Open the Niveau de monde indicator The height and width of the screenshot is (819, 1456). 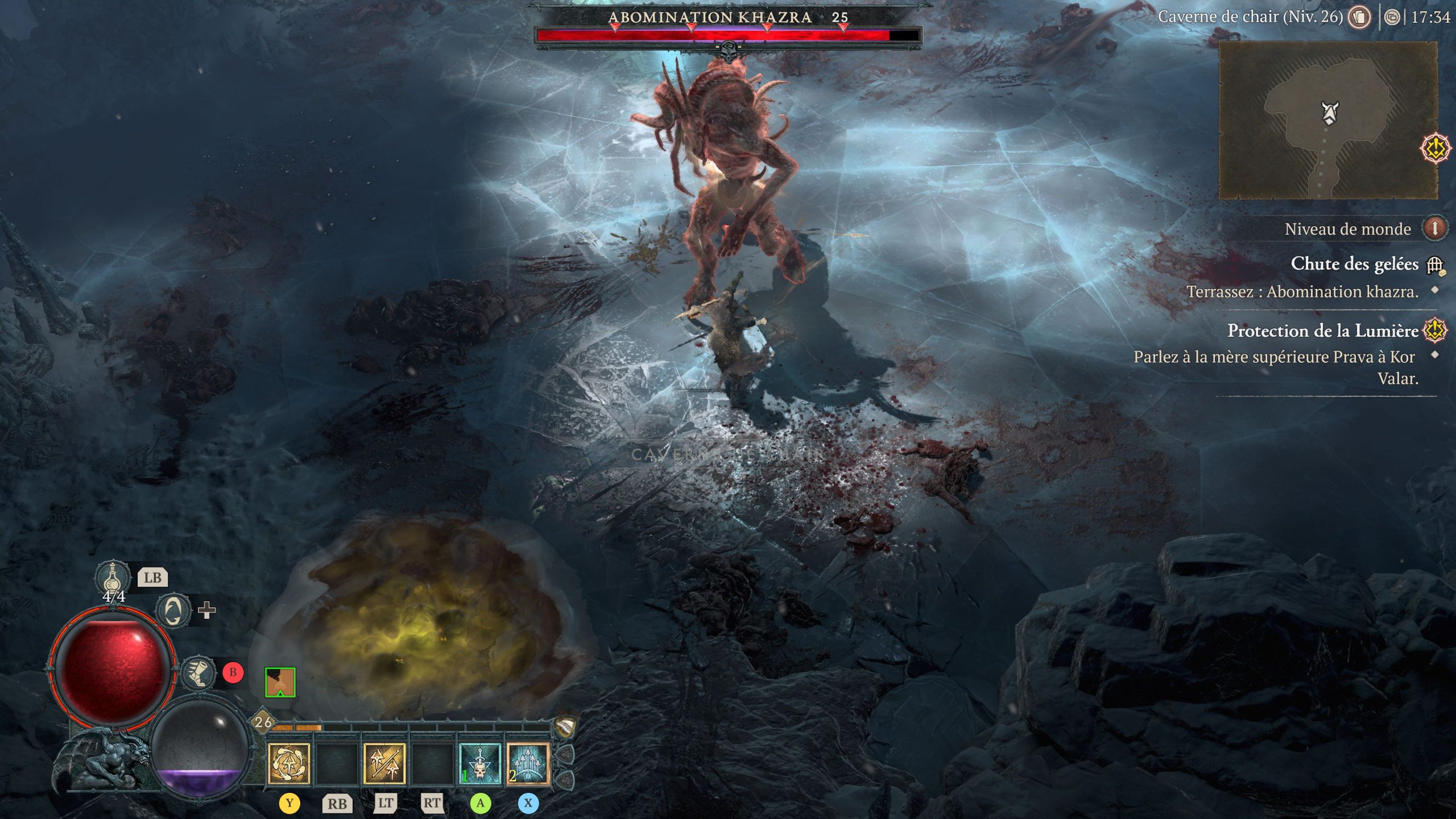click(x=1434, y=229)
